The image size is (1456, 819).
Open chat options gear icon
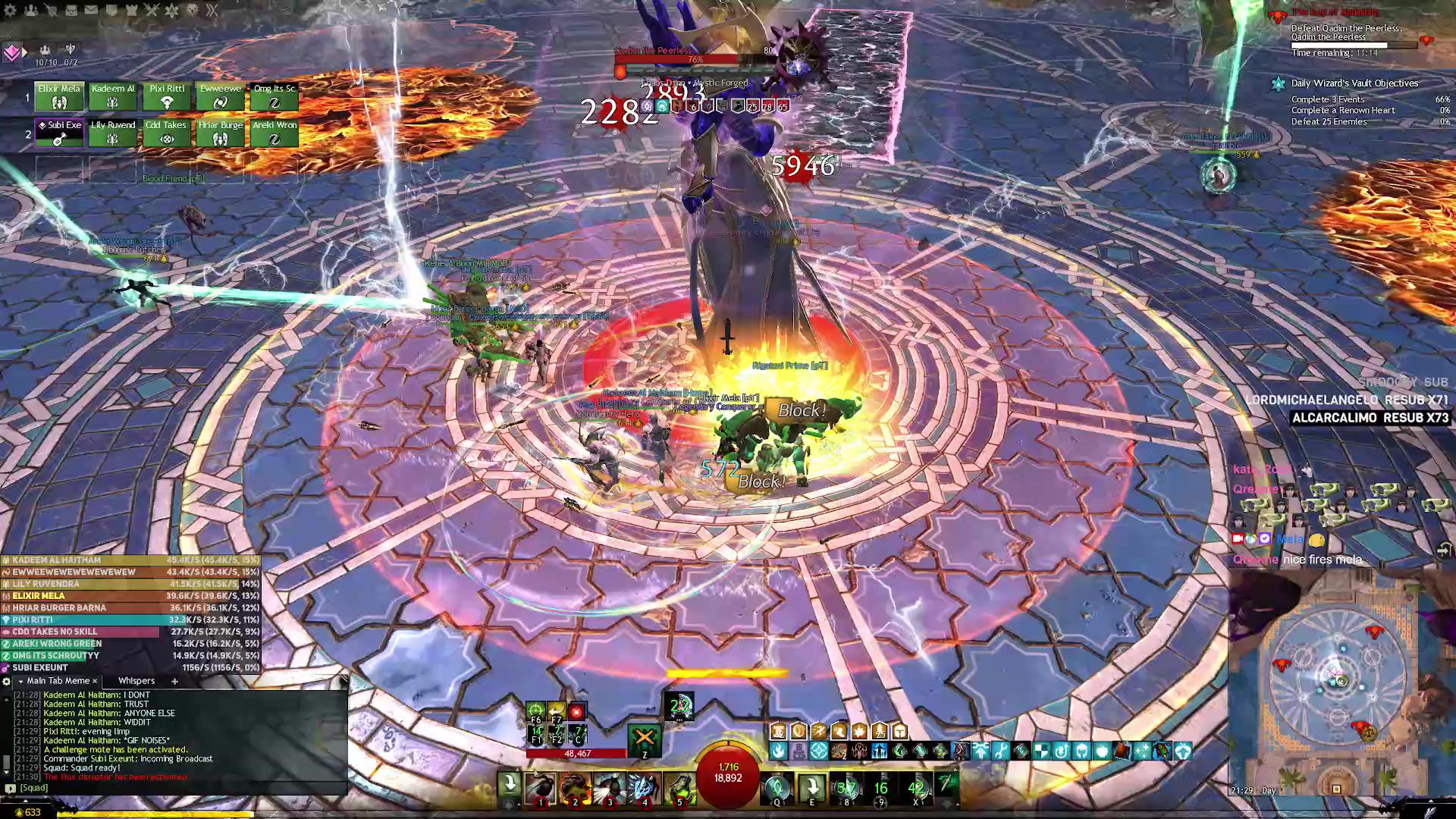tap(7, 681)
